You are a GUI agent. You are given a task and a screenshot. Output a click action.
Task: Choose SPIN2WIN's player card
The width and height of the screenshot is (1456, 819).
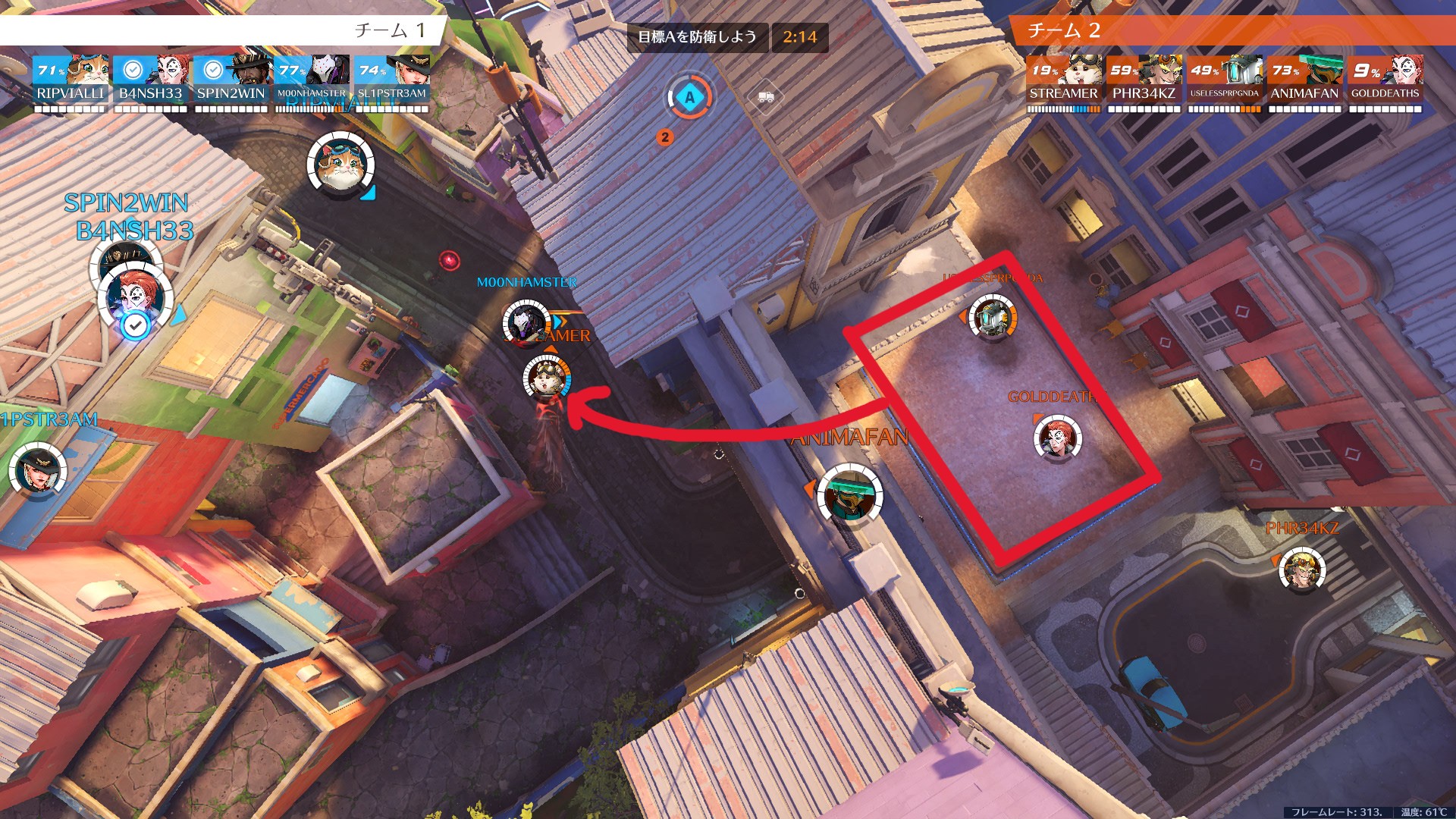point(231,80)
